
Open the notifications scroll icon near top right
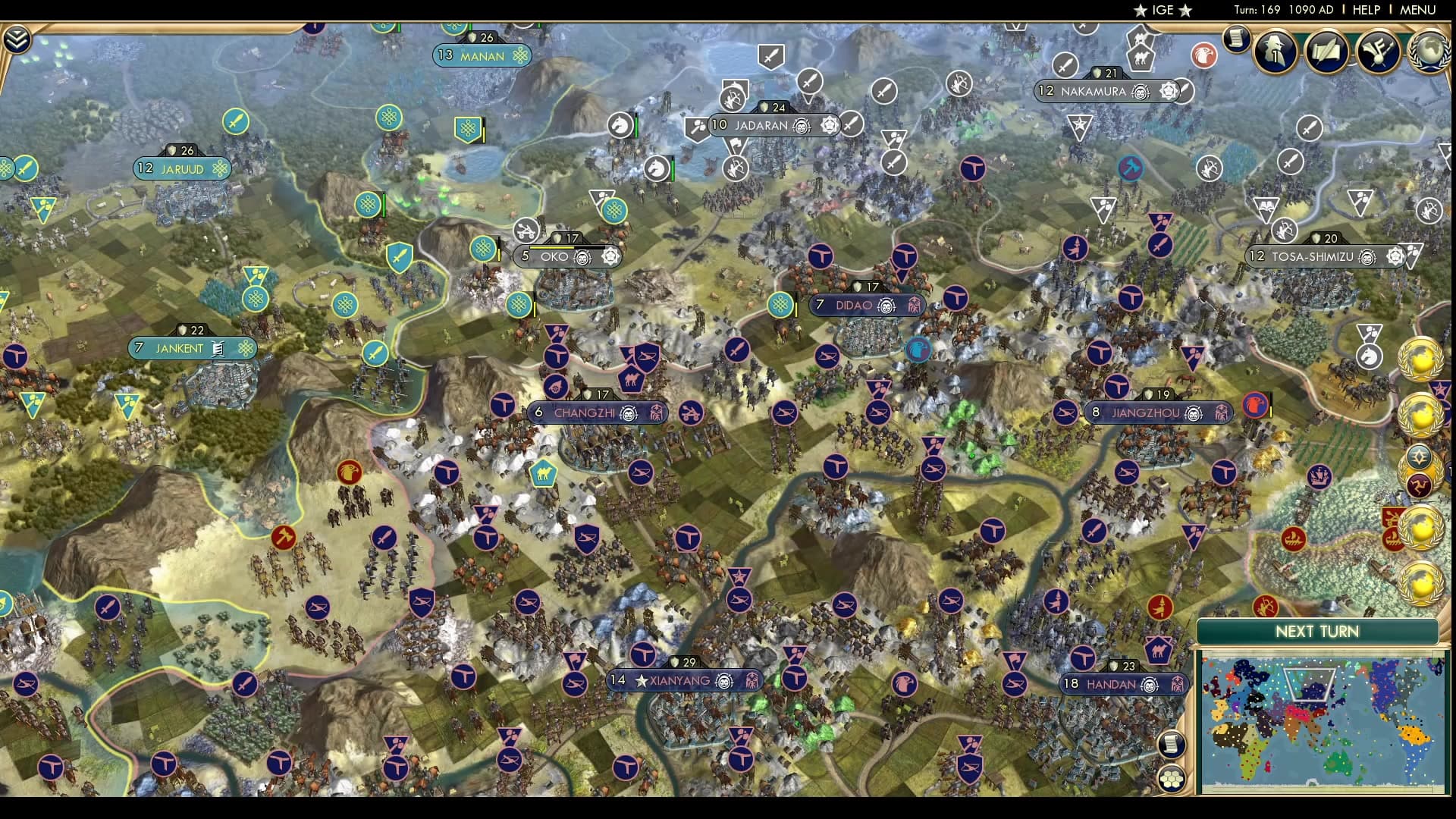click(1235, 38)
